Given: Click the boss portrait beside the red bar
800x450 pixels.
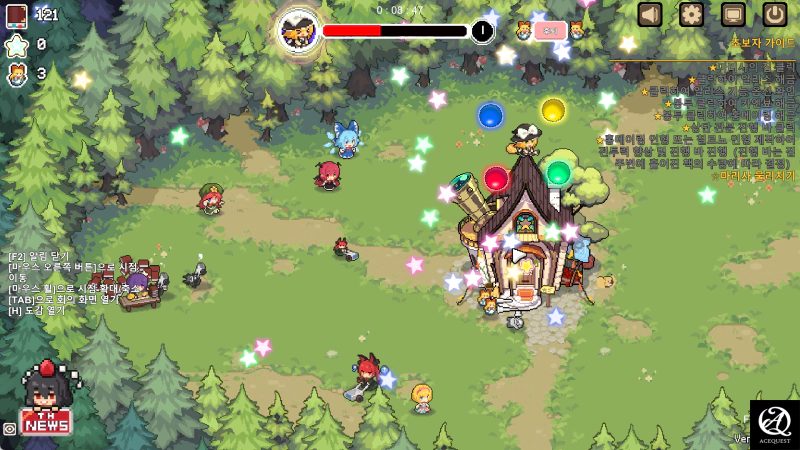Looking at the screenshot, I should click(299, 31).
